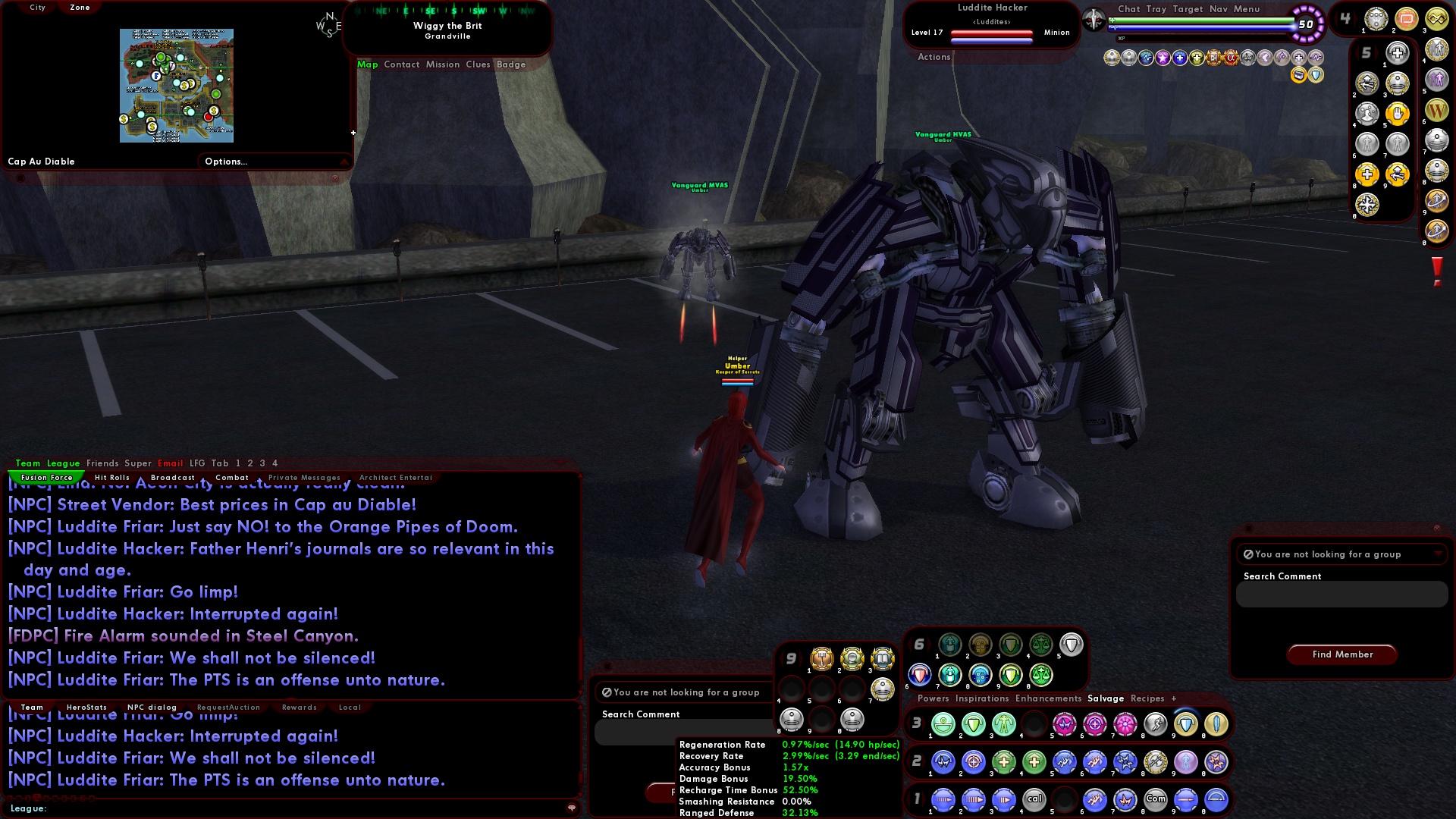Click the Luddite Hacker health bar
Image resolution: width=1456 pixels, height=819 pixels.
993,32
